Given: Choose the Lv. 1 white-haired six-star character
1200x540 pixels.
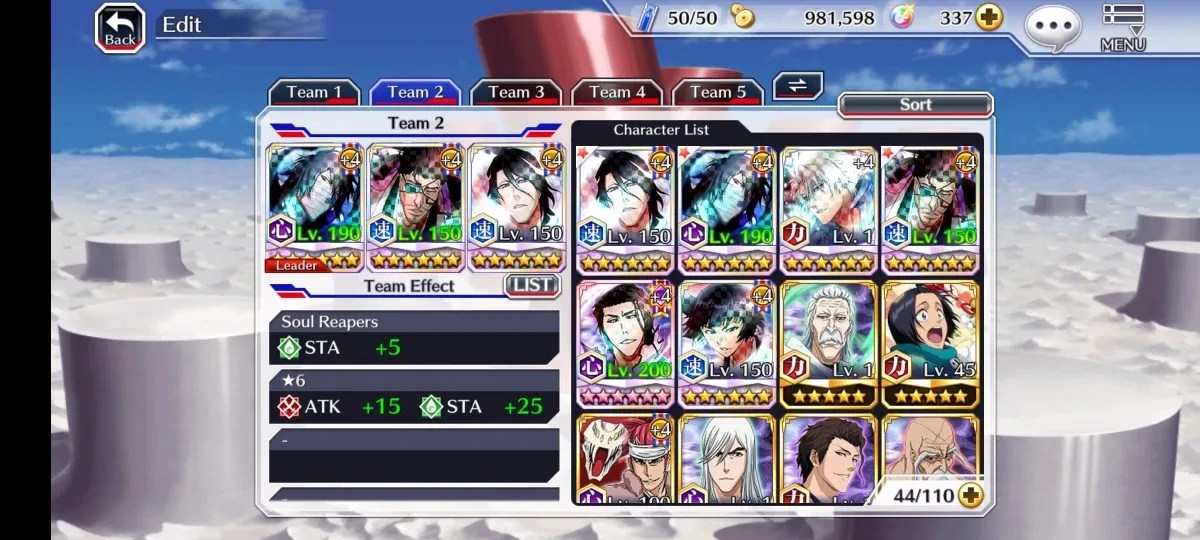Looking at the screenshot, I should [828, 208].
